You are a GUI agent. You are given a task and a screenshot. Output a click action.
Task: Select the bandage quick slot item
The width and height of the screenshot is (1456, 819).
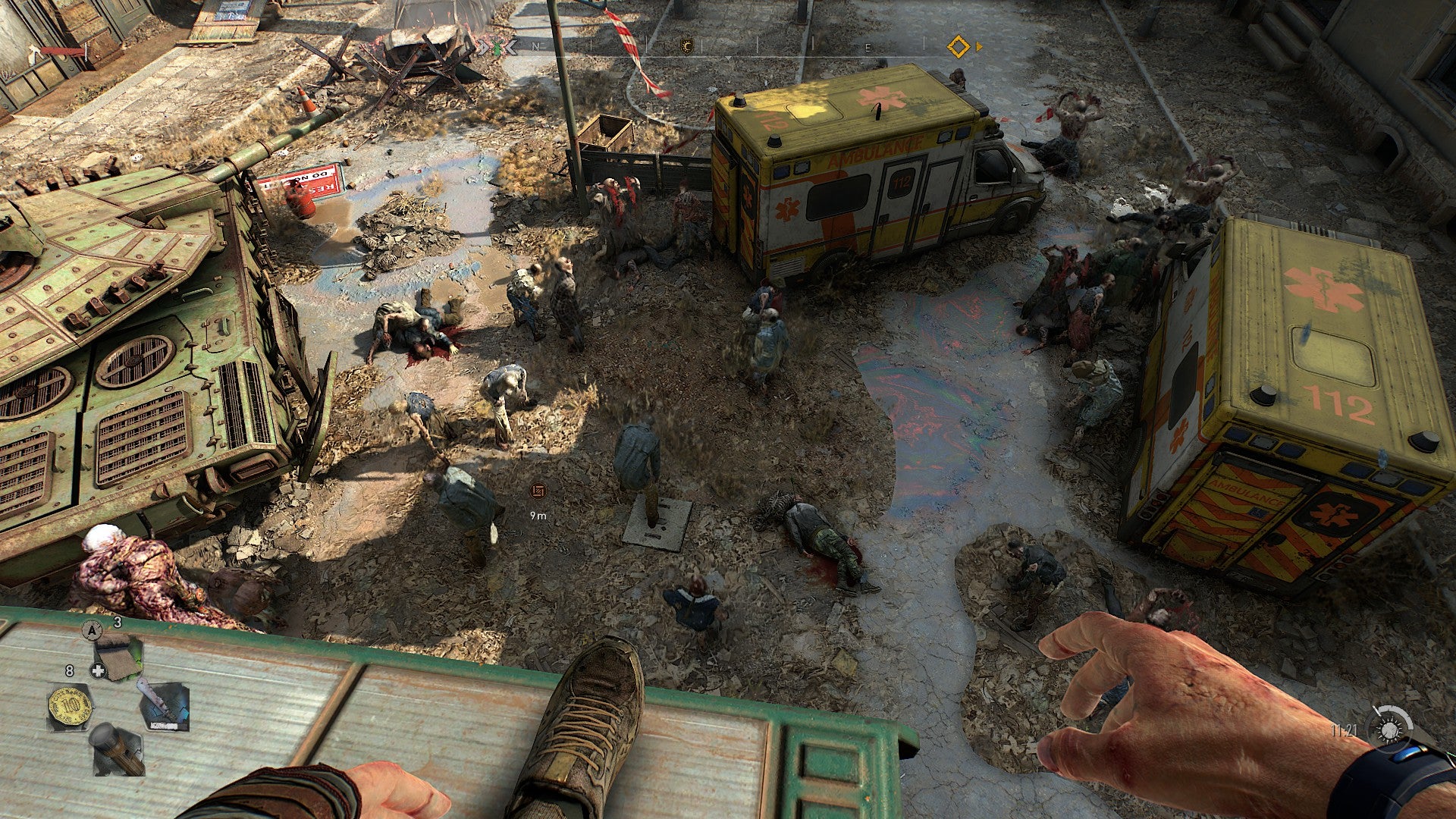(118, 656)
